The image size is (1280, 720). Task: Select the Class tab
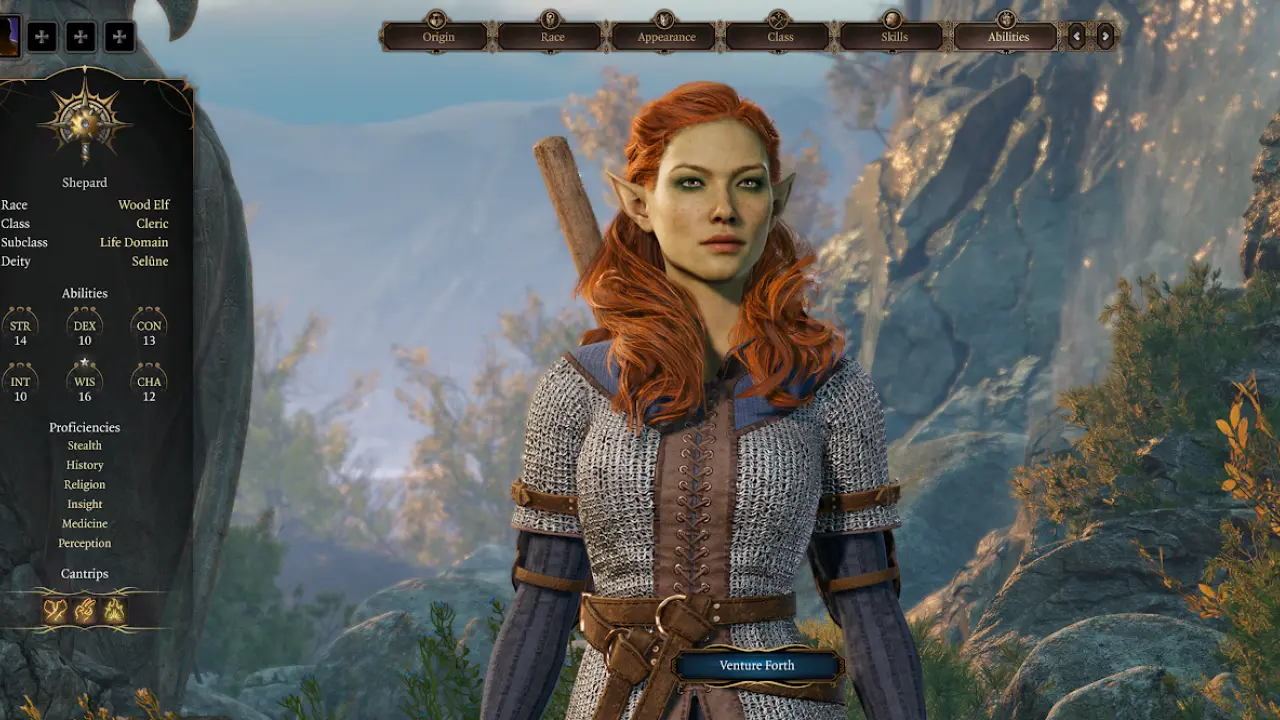(x=780, y=37)
